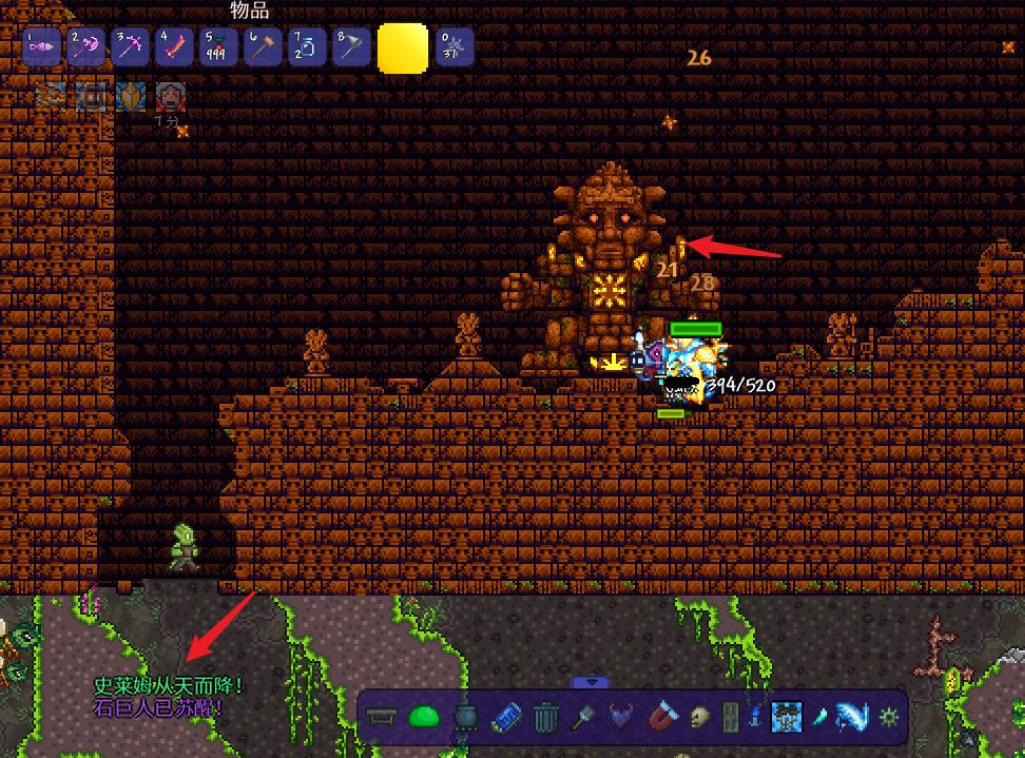Screen dimensions: 1025x758
Task: Click the trash can icon
Action: (546, 717)
